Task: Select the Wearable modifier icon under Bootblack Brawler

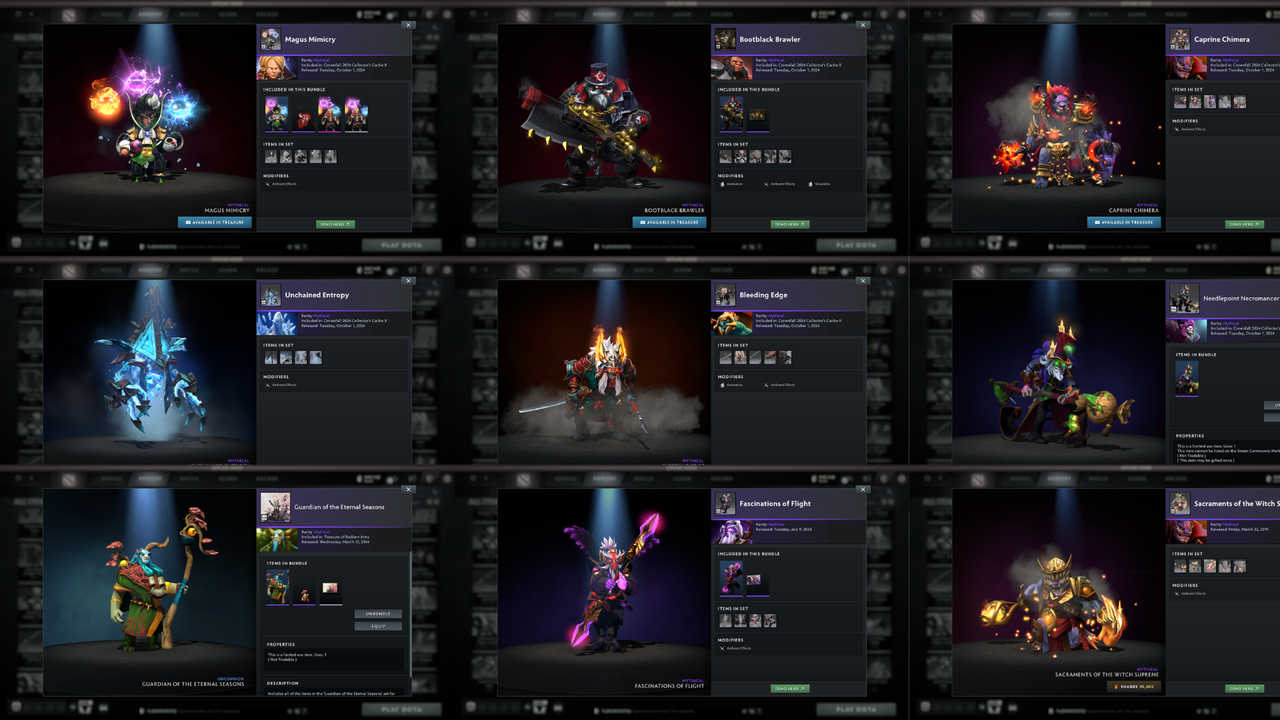Action: [810, 184]
